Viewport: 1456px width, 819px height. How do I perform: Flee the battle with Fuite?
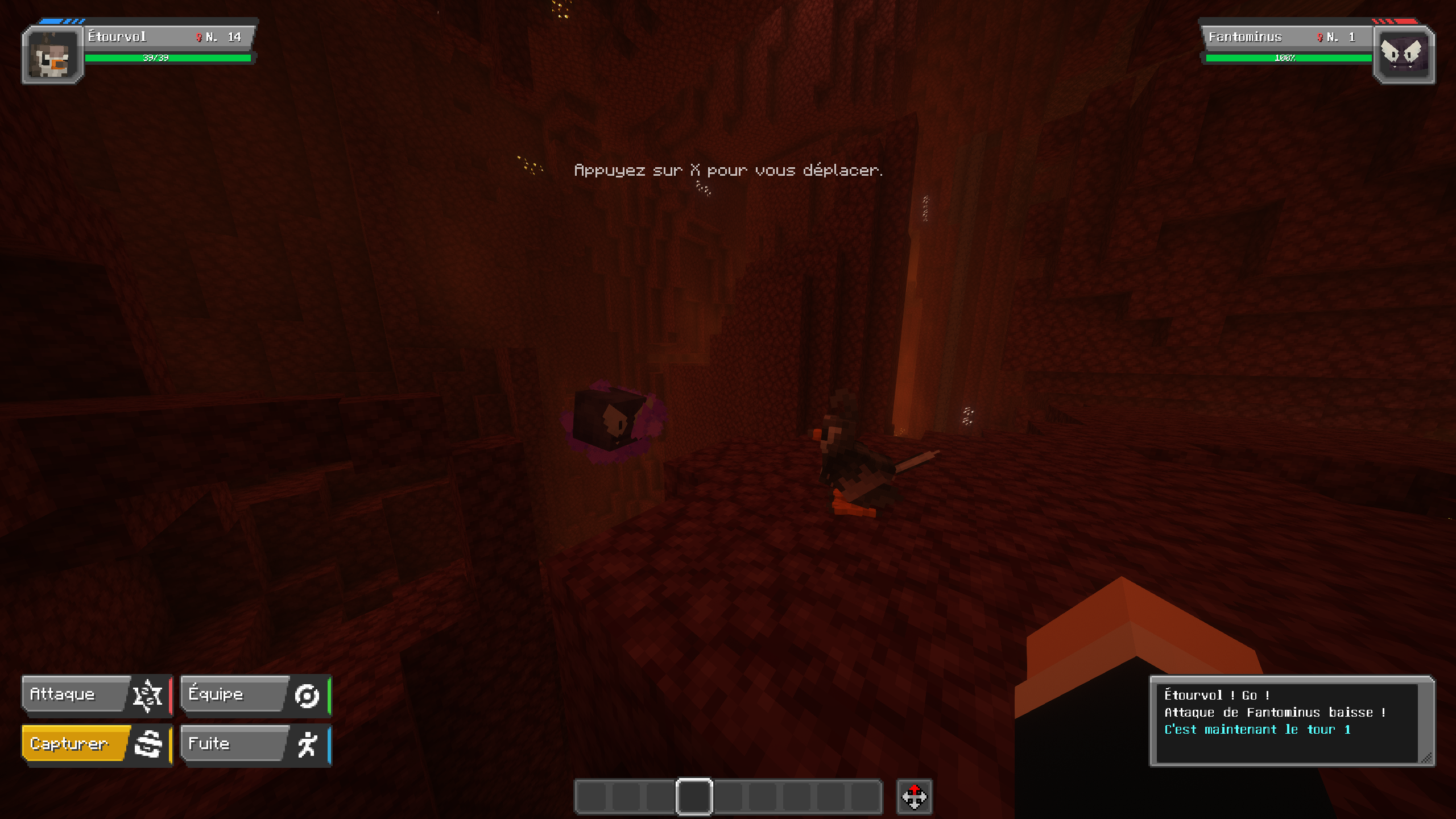(255, 744)
